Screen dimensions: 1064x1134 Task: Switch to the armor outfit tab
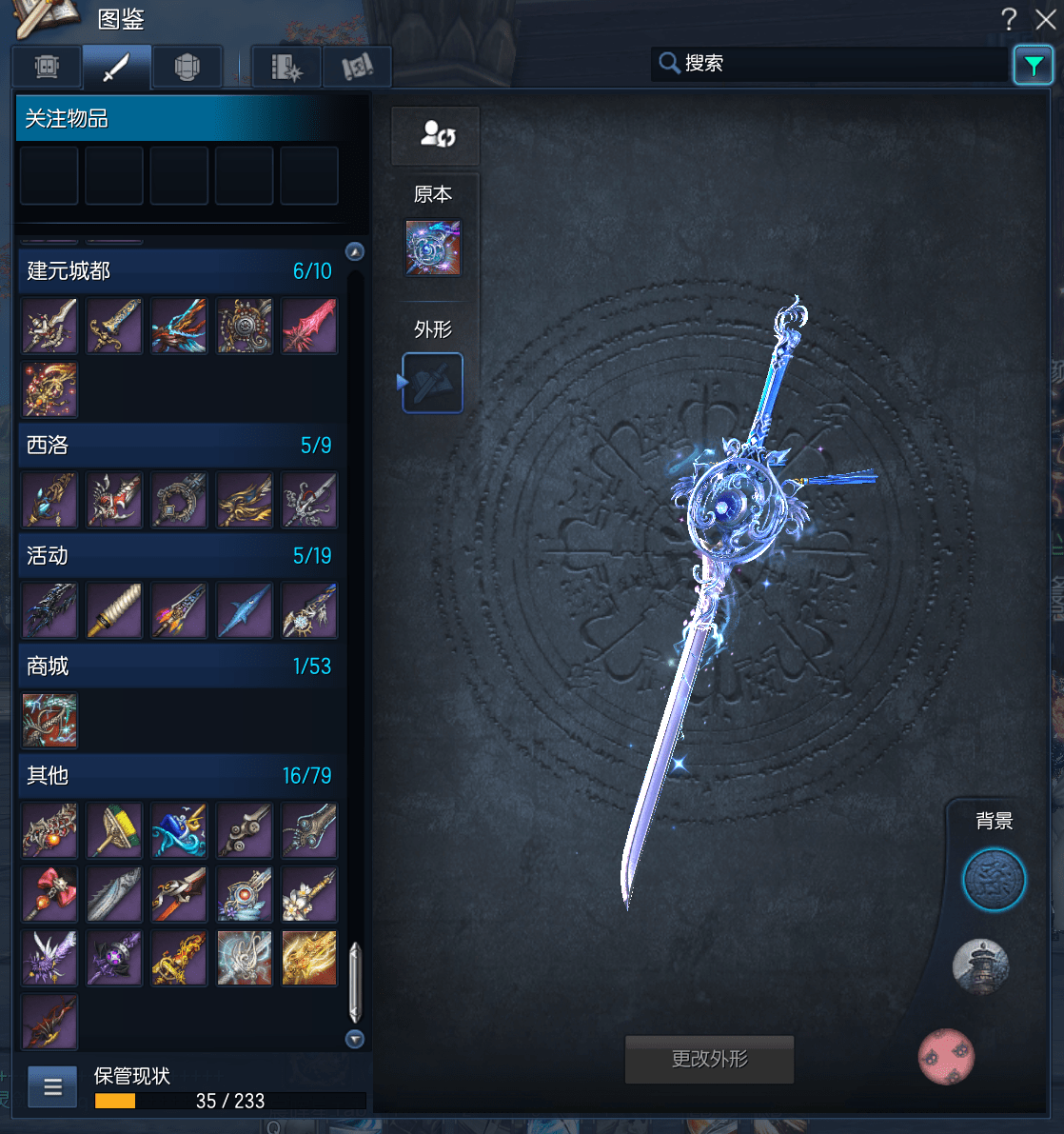(x=187, y=67)
